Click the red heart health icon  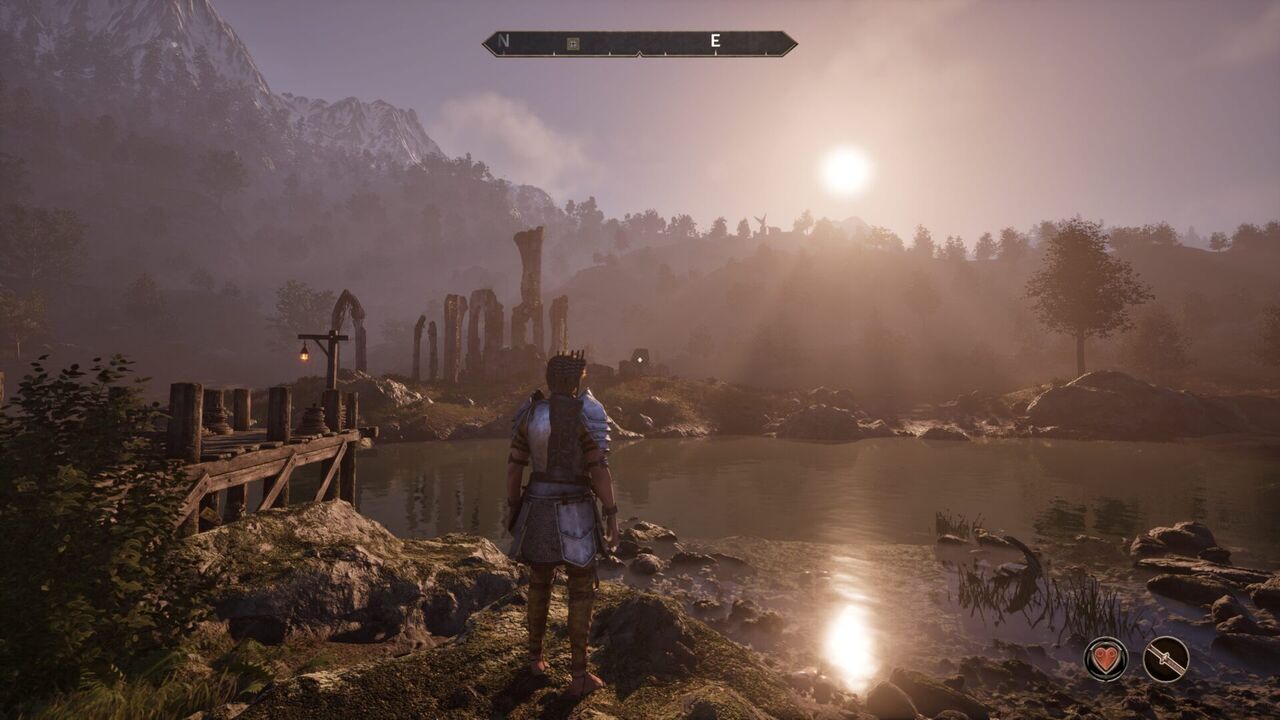(x=1105, y=659)
